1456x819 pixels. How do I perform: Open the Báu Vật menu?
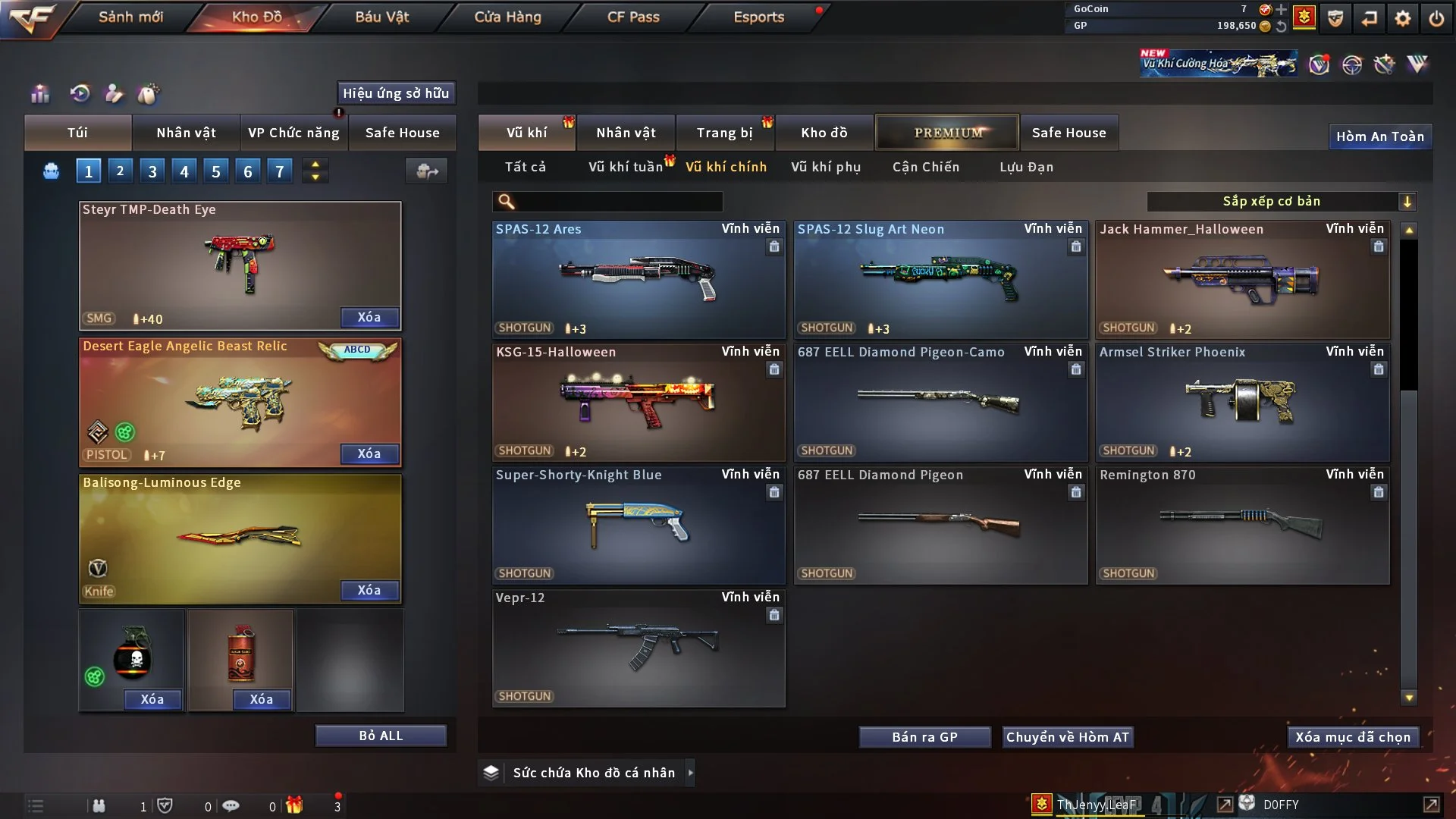pos(381,17)
